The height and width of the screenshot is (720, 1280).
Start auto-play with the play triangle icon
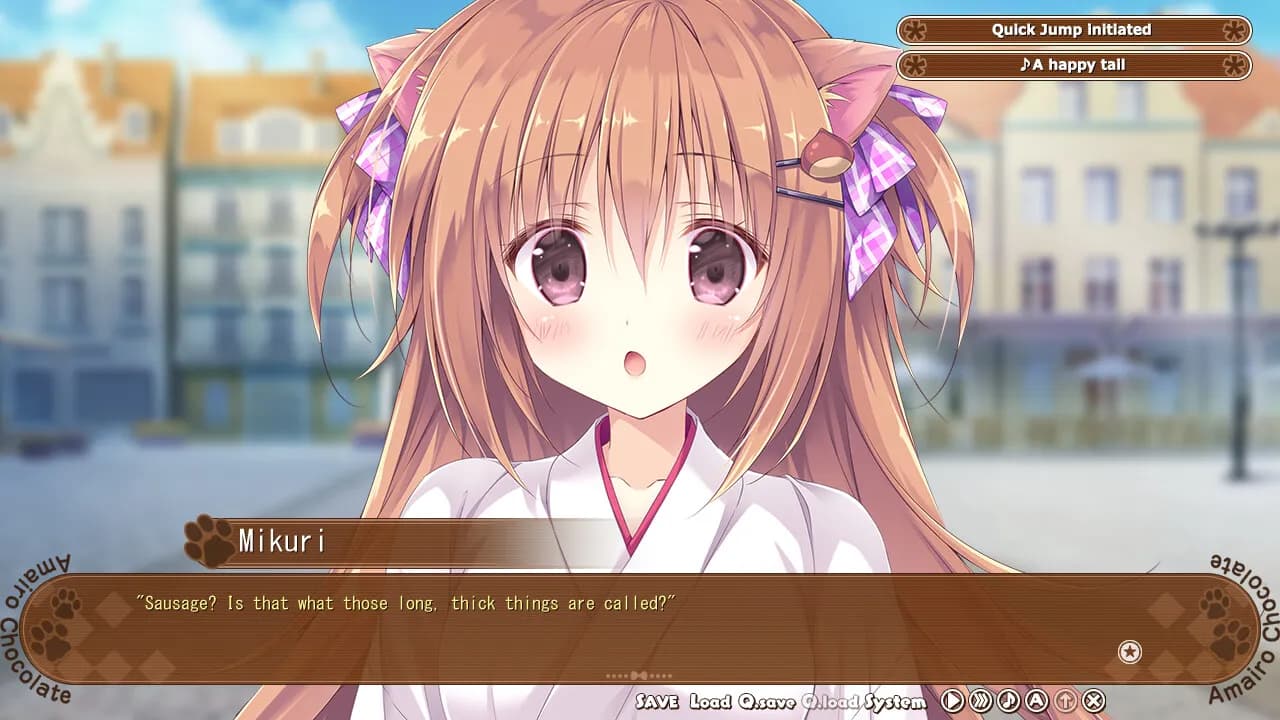(x=952, y=701)
